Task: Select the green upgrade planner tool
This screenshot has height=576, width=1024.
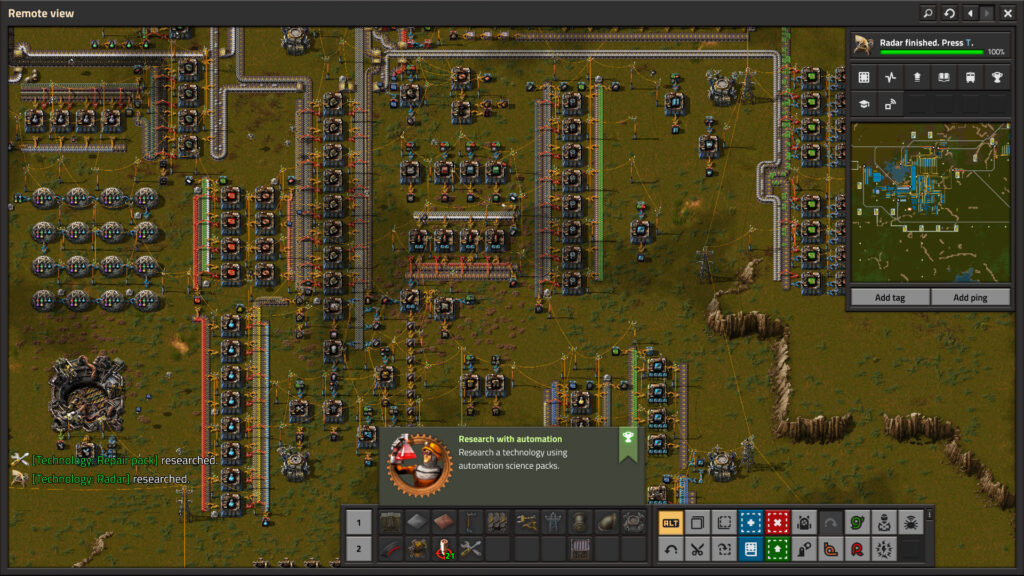Action: click(x=778, y=549)
